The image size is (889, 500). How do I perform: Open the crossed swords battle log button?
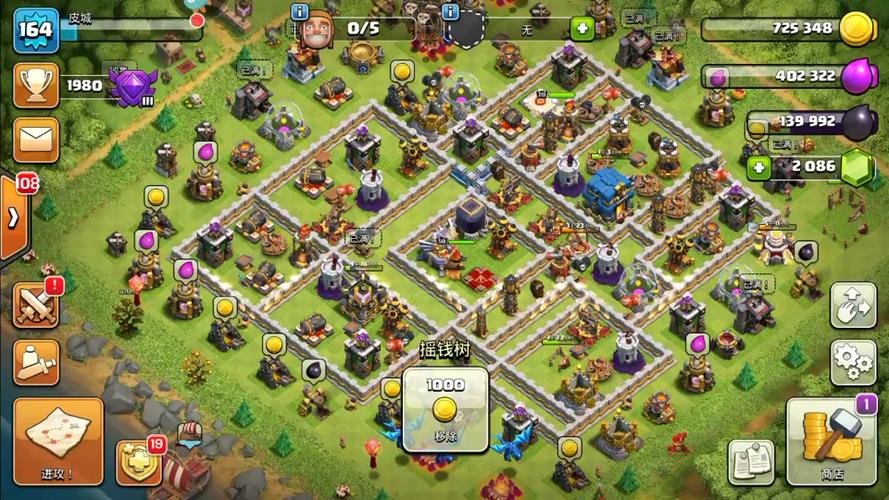coord(36,304)
